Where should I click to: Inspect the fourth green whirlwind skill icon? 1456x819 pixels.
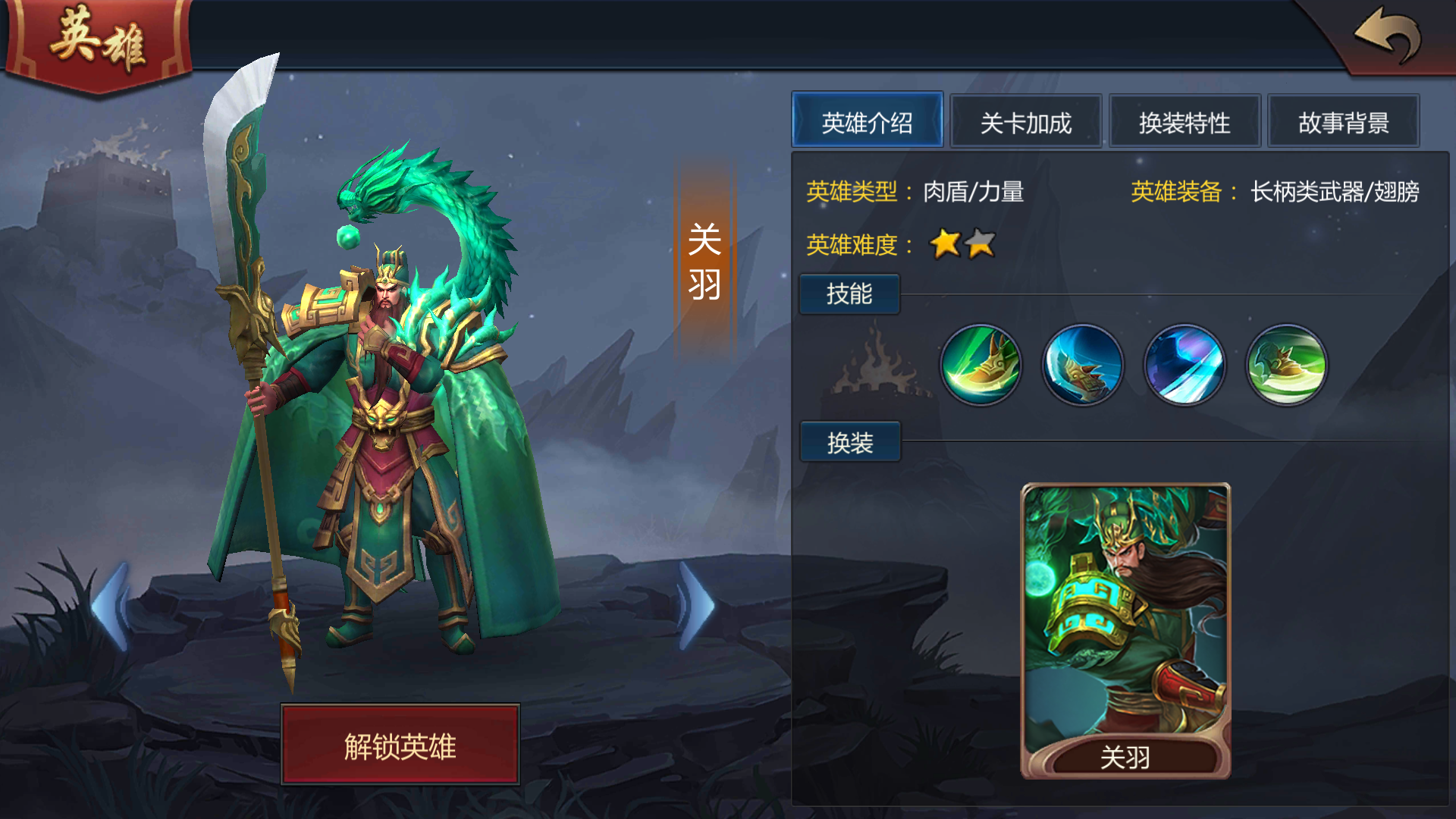click(x=1285, y=365)
